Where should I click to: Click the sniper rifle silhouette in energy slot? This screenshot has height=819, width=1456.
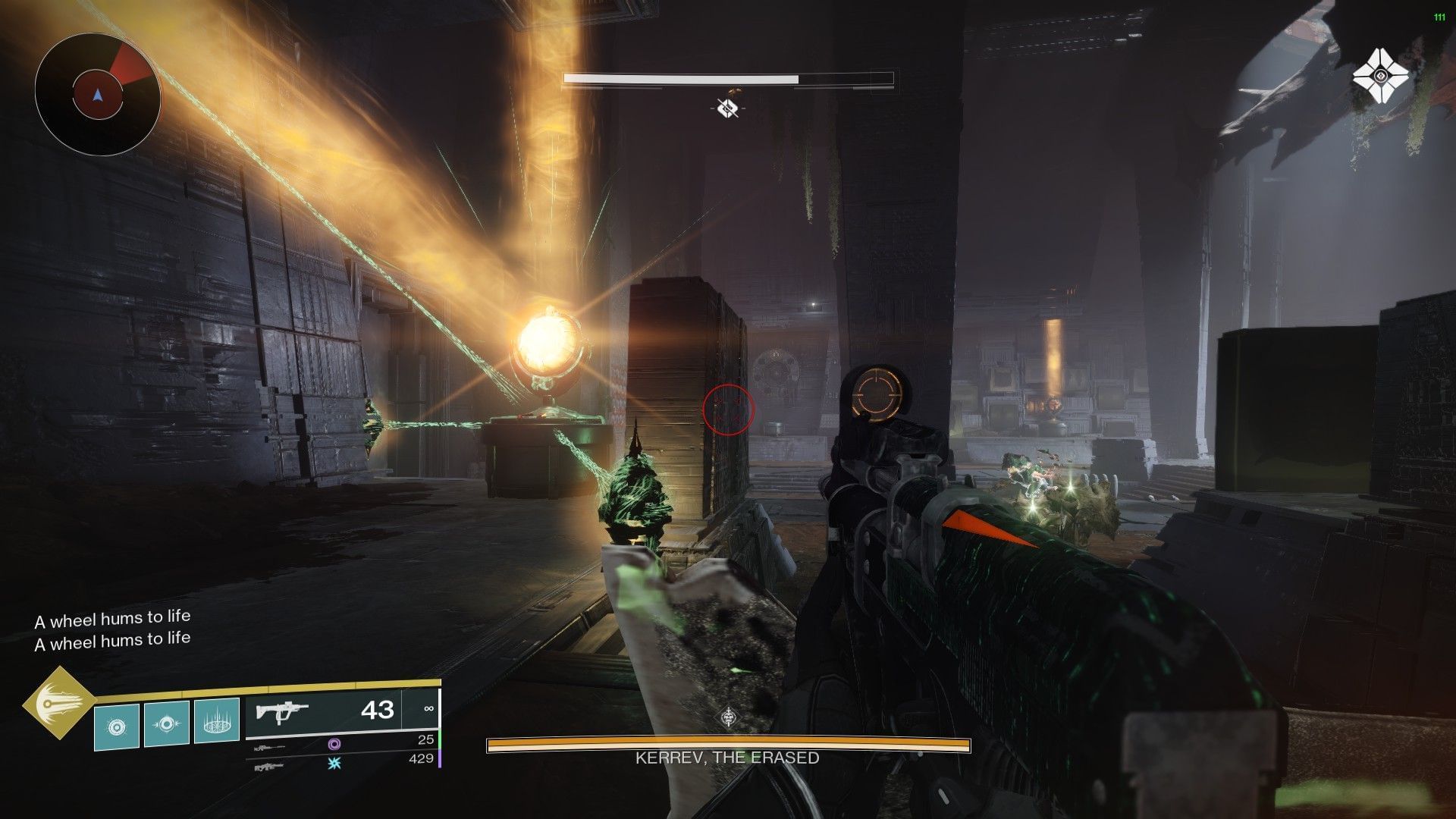pos(269,747)
